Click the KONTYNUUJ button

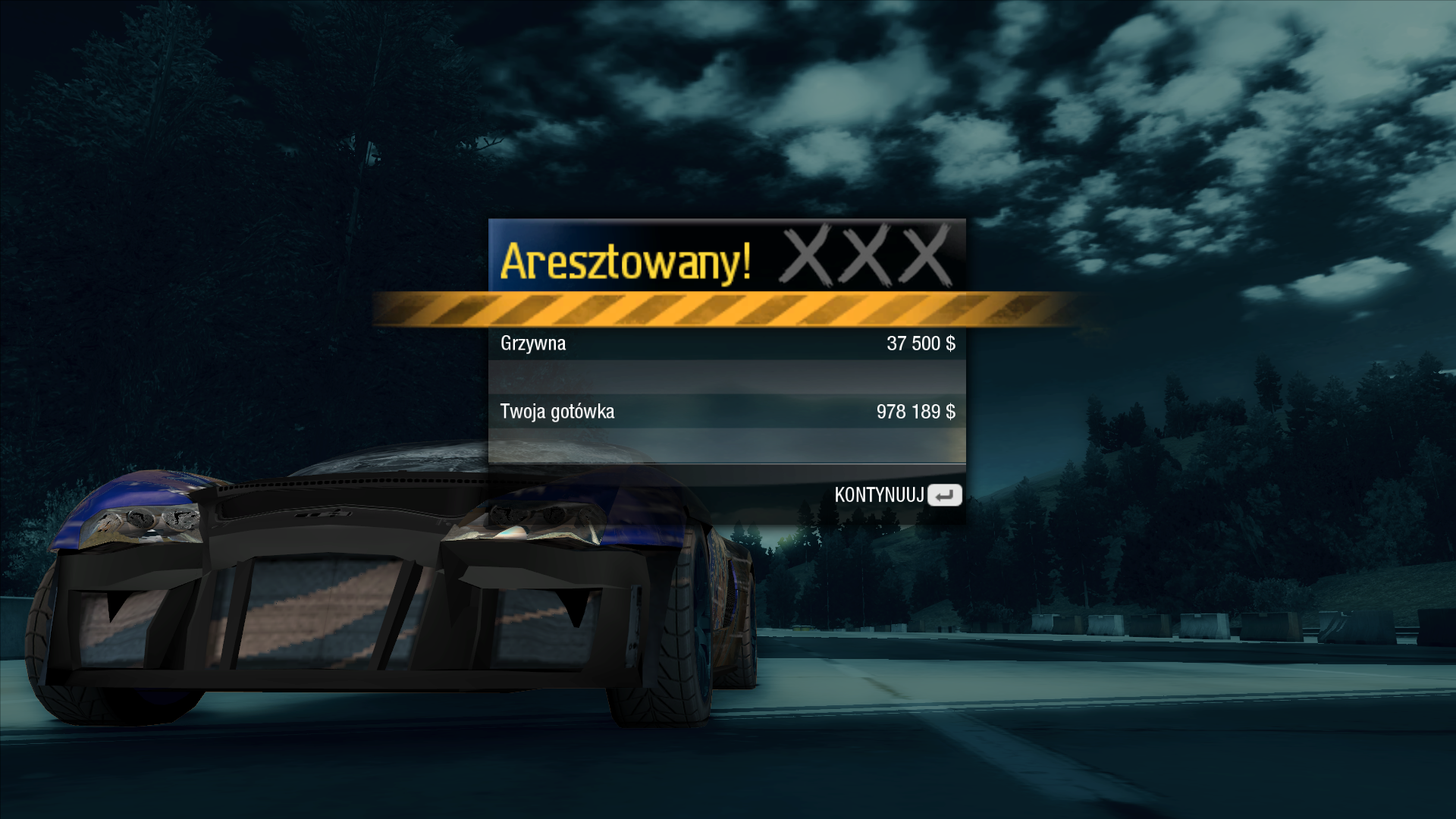[880, 494]
